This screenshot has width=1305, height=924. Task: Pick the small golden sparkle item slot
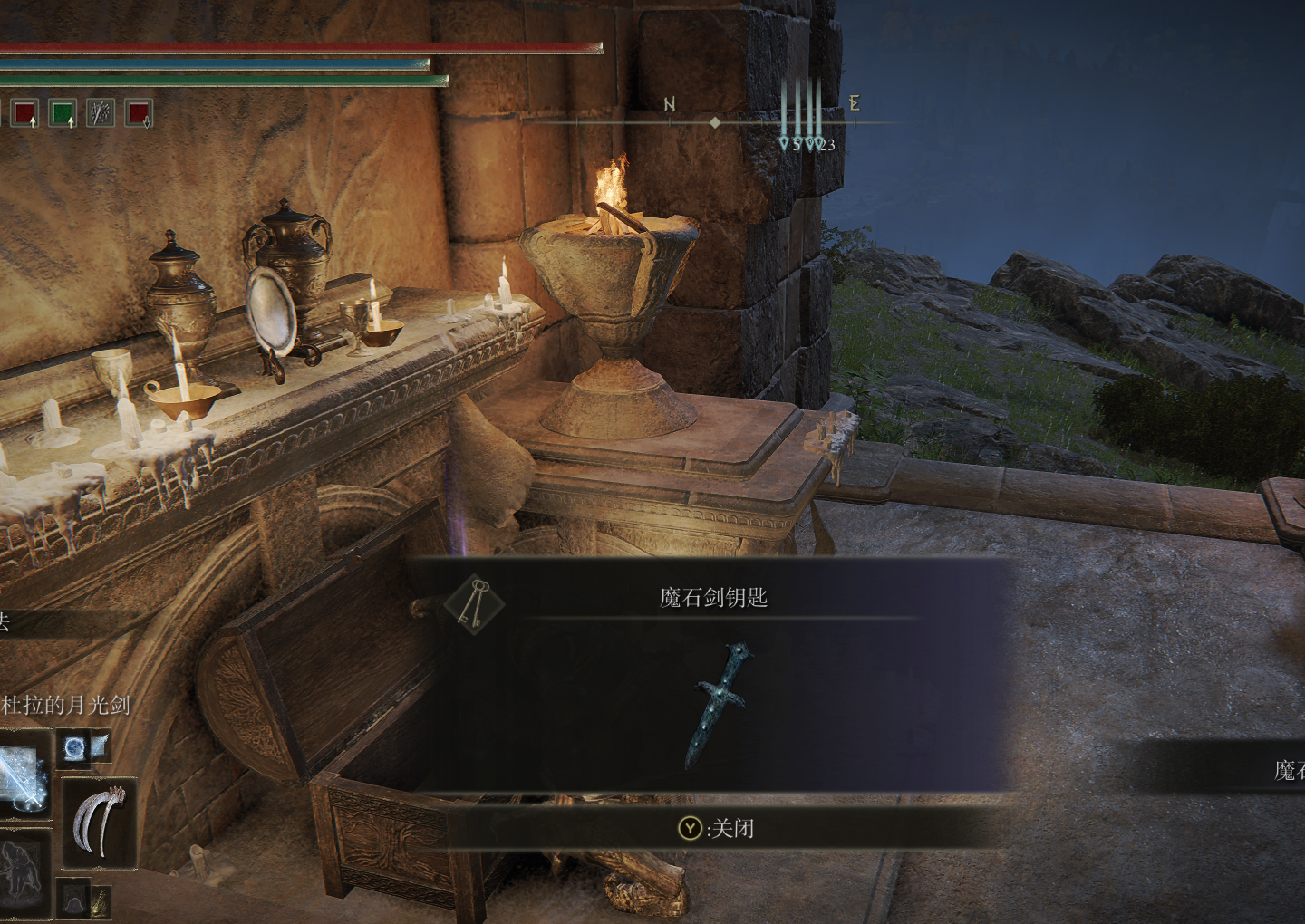(x=98, y=900)
